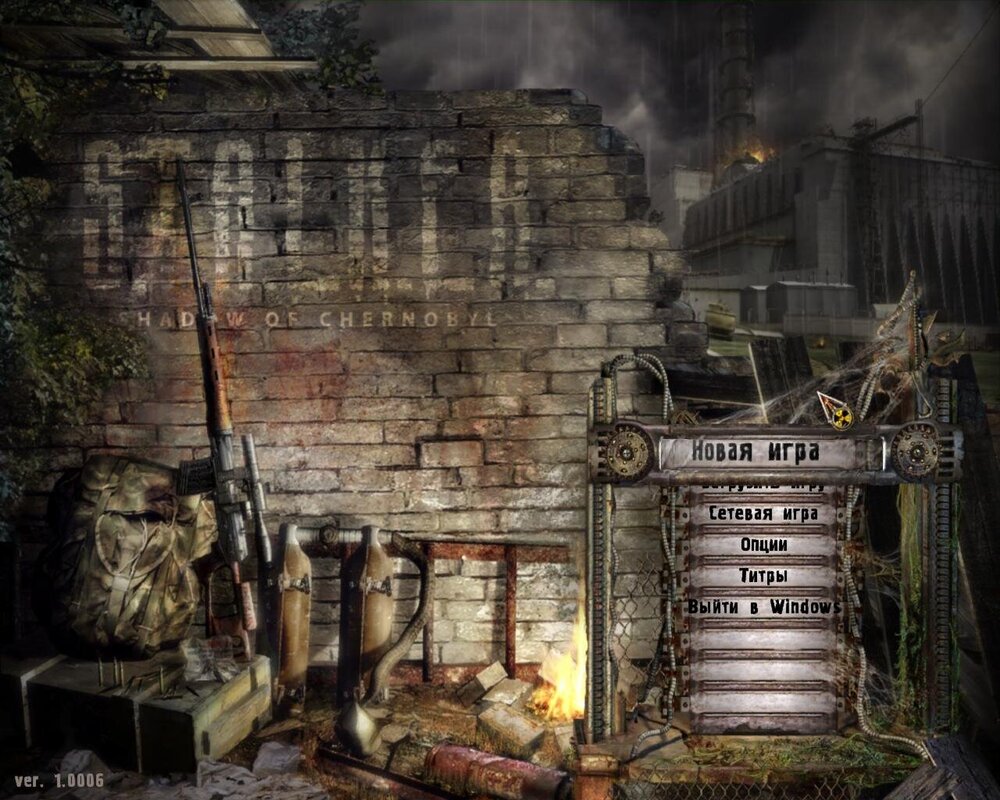
Task: Open the Сетевая игра multiplayer menu
Action: [764, 514]
